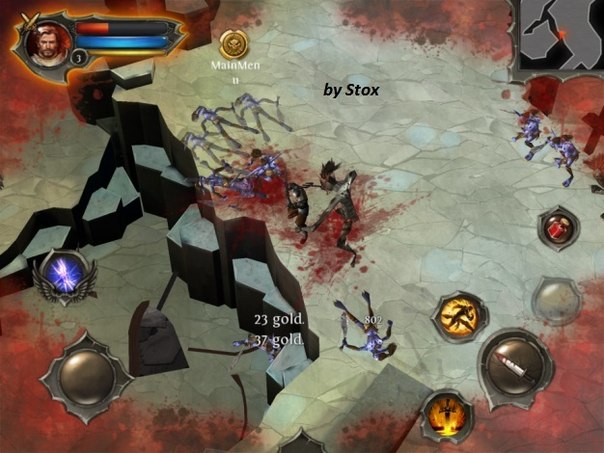
Task: Open the minimap
Action: pyautogui.click(x=561, y=32)
